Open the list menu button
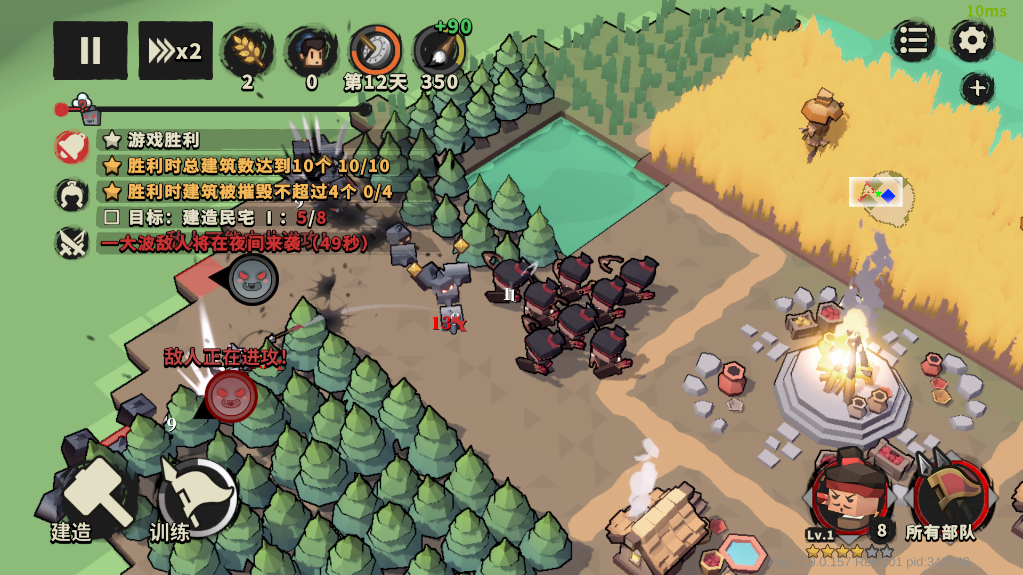Screen dimensions: 1023x575 [x=913, y=41]
